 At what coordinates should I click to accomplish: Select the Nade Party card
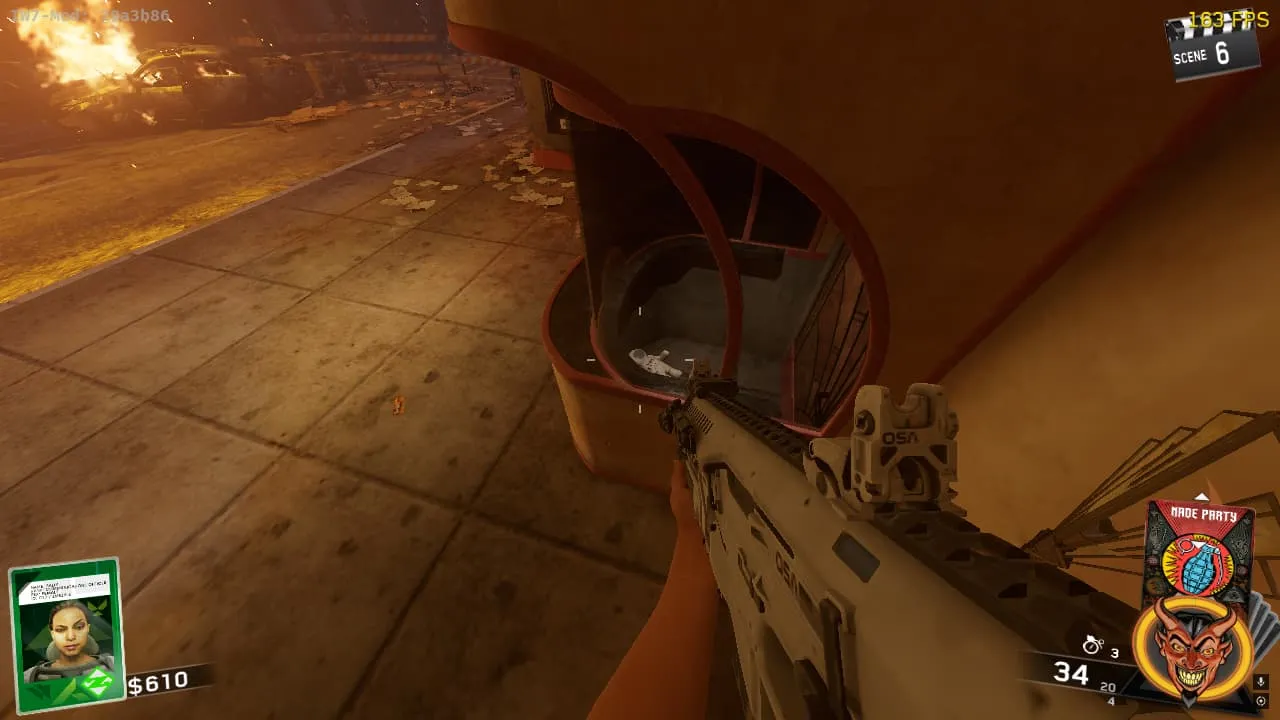pyautogui.click(x=1198, y=545)
